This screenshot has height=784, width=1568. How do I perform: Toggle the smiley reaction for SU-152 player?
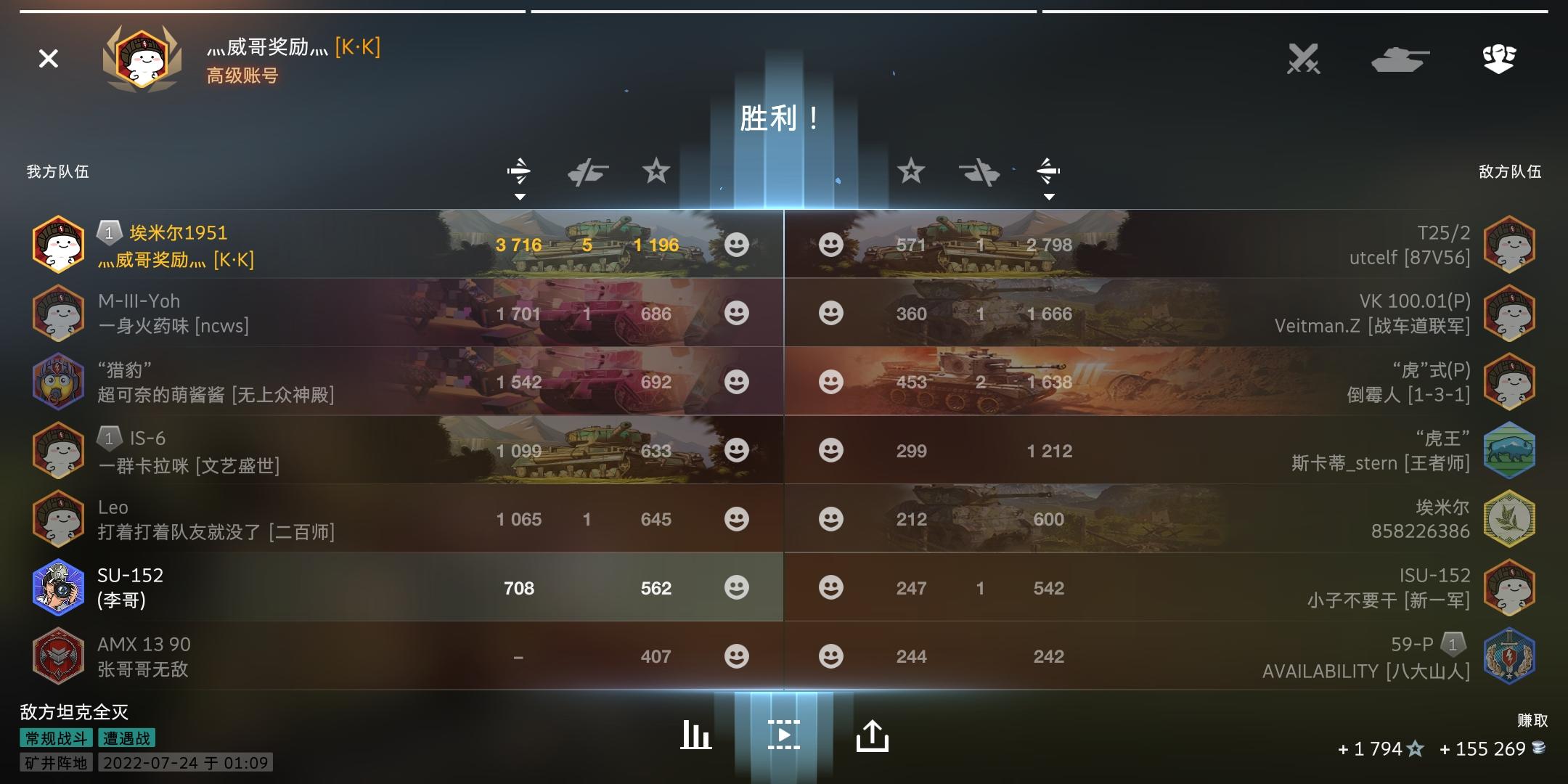pos(738,587)
